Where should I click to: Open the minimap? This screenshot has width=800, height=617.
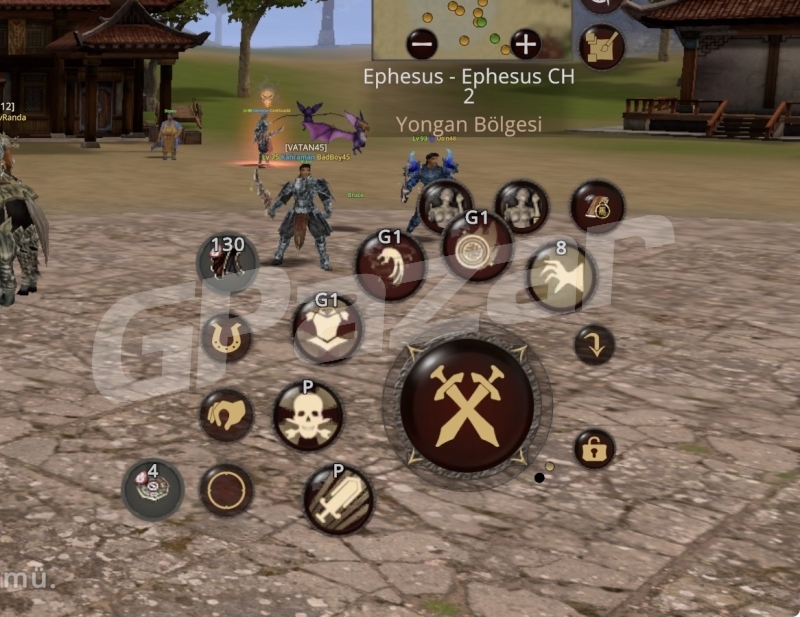point(471,25)
